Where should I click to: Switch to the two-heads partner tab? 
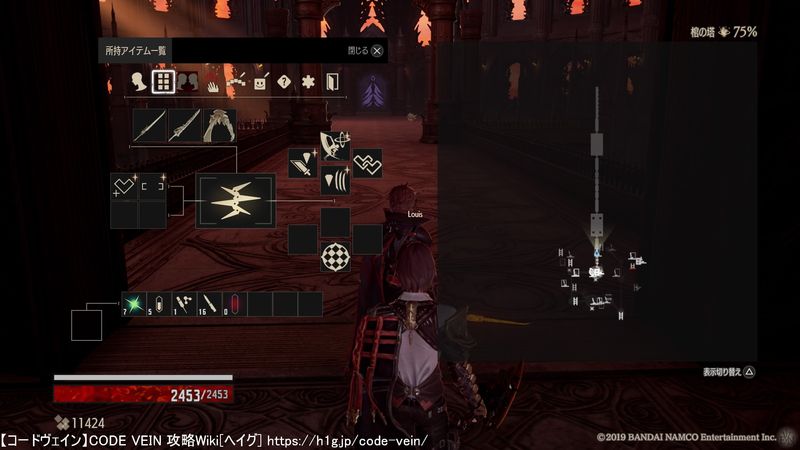coord(187,83)
